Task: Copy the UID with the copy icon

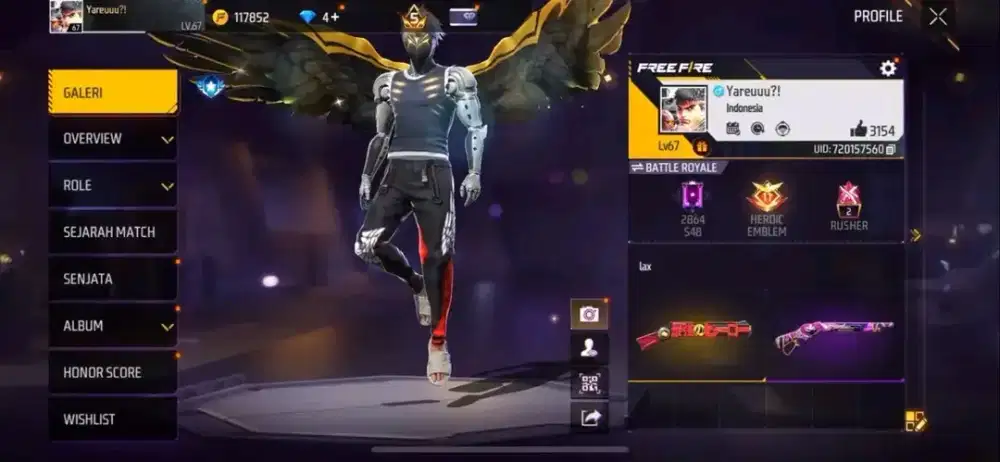Action: click(x=890, y=149)
